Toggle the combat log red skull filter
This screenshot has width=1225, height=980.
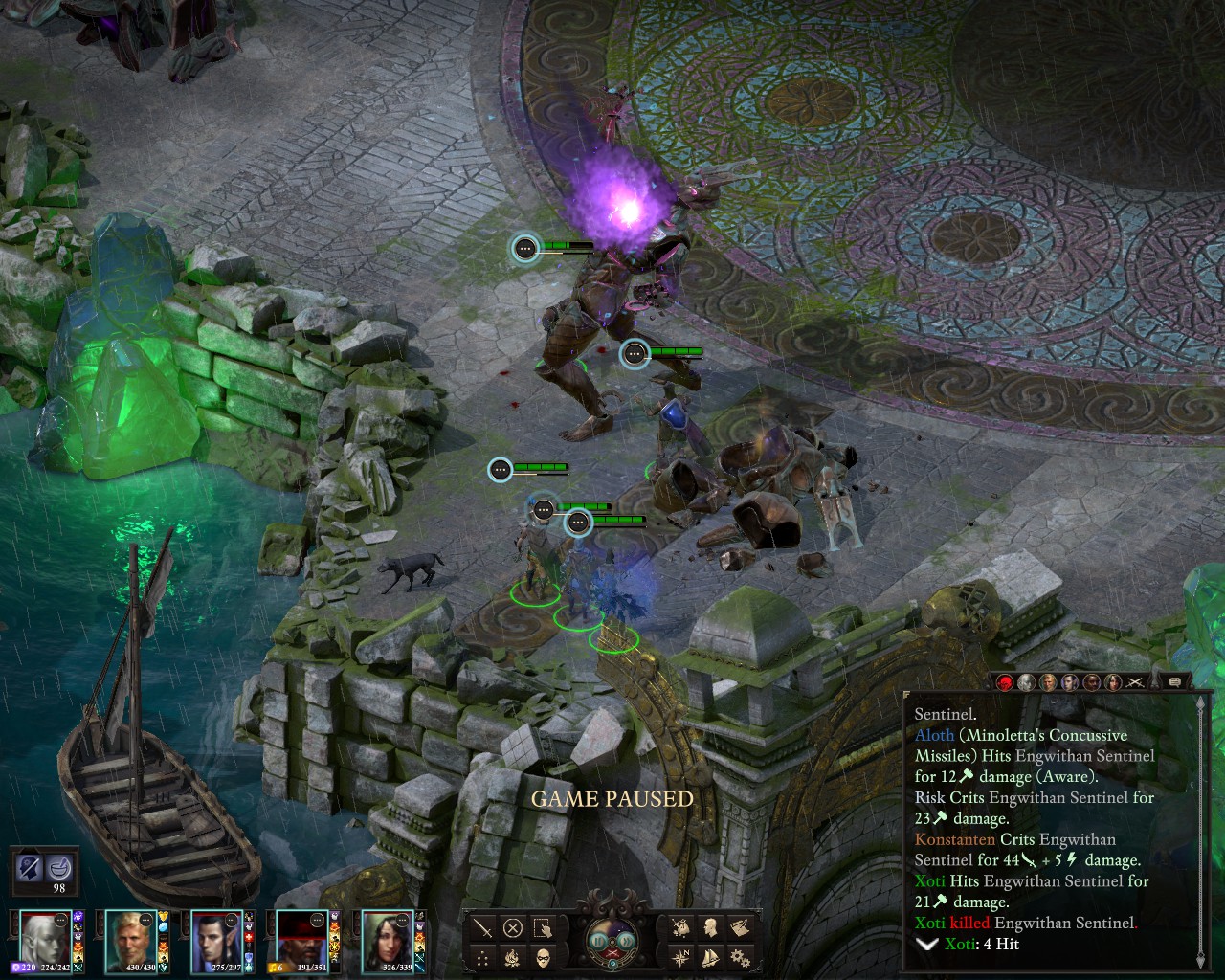pos(1005,682)
